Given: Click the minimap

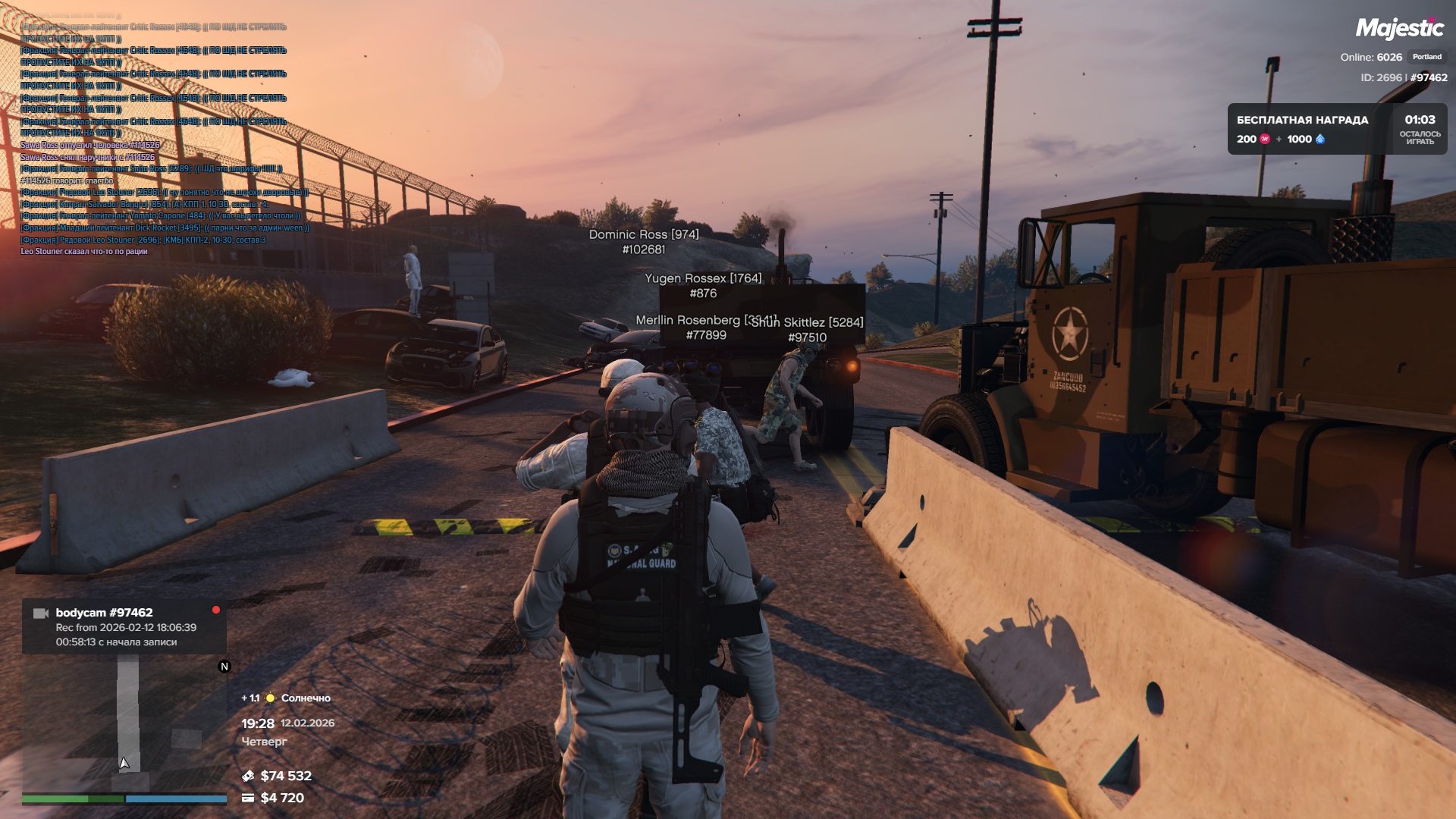Looking at the screenshot, I should pyautogui.click(x=124, y=723).
